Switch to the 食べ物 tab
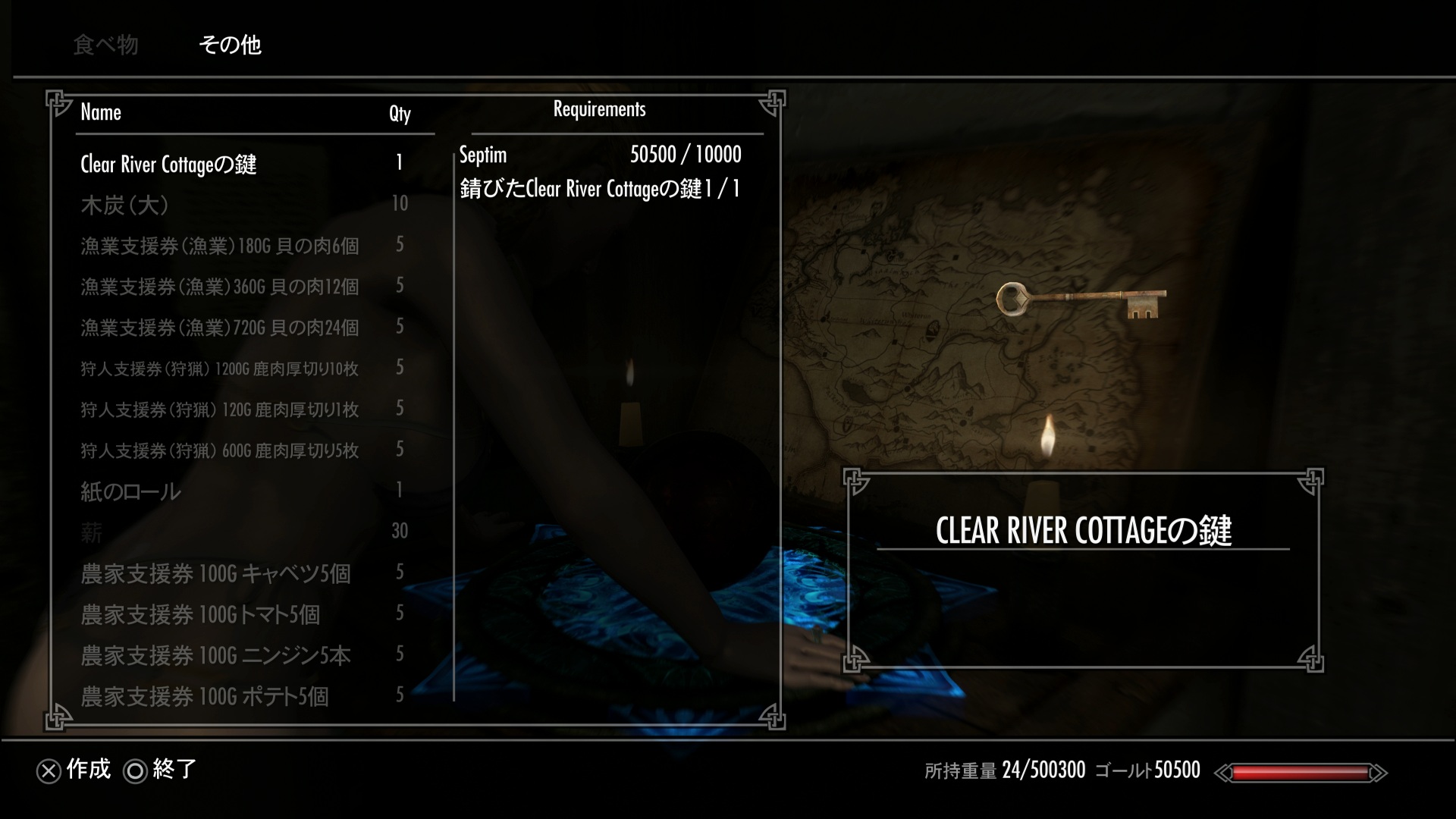 coord(105,45)
